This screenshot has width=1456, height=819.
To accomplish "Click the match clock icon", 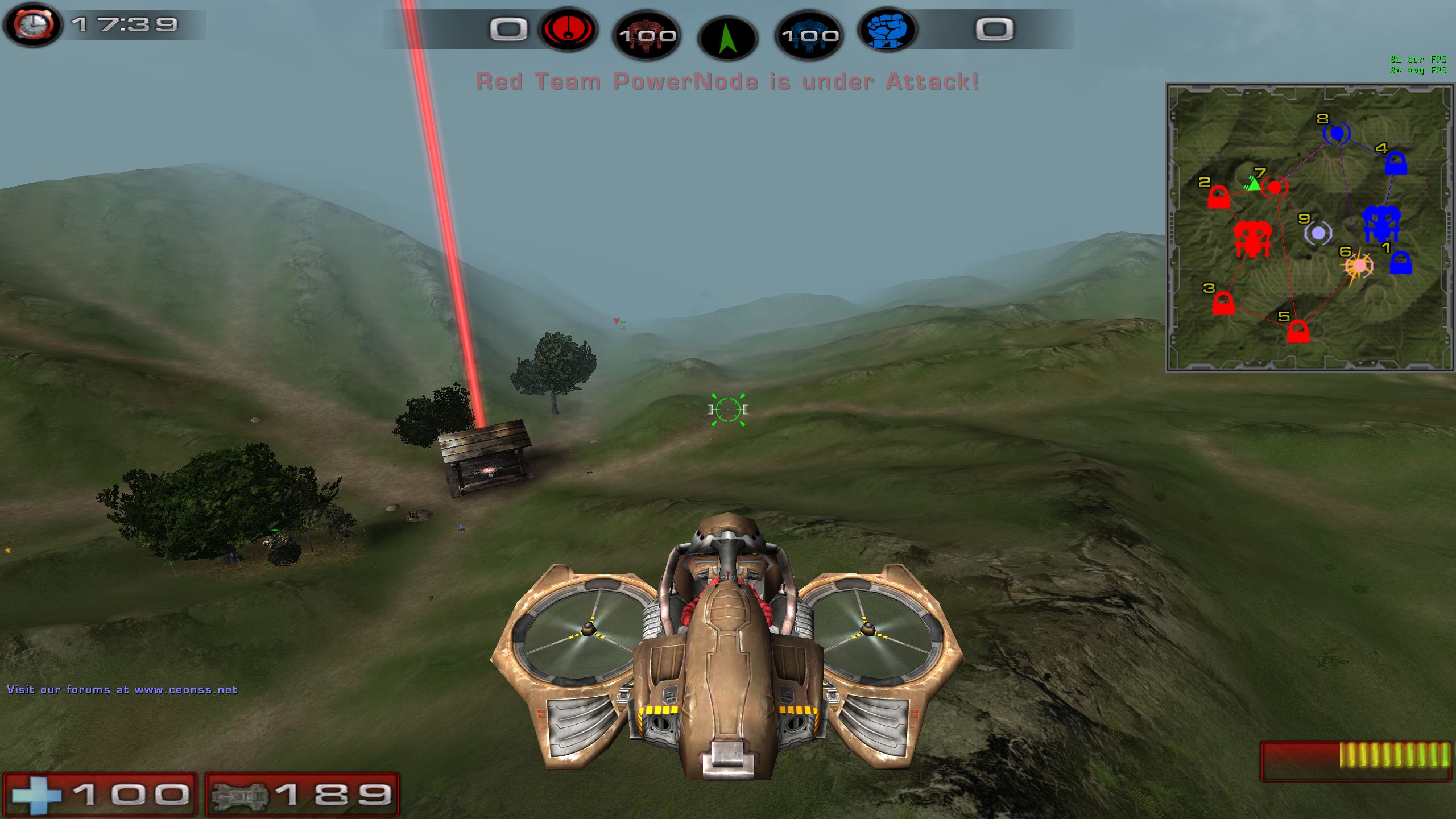I will [33, 25].
